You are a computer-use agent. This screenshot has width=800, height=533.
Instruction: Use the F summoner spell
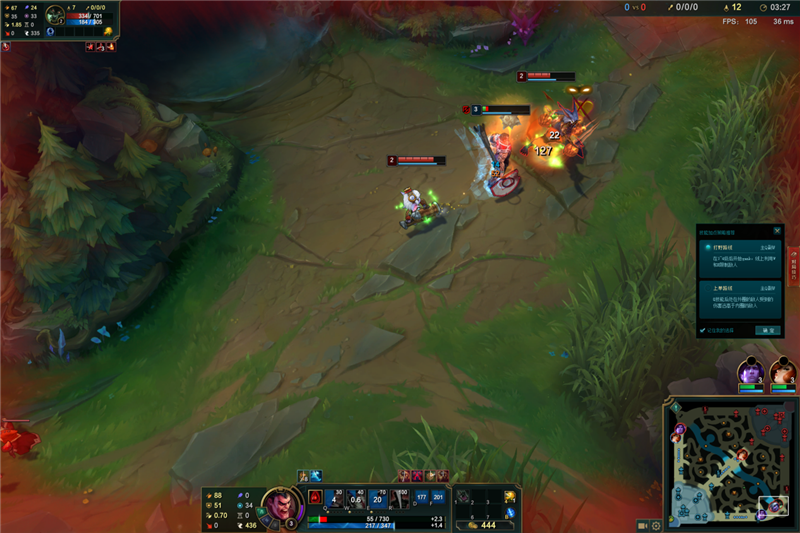point(438,497)
